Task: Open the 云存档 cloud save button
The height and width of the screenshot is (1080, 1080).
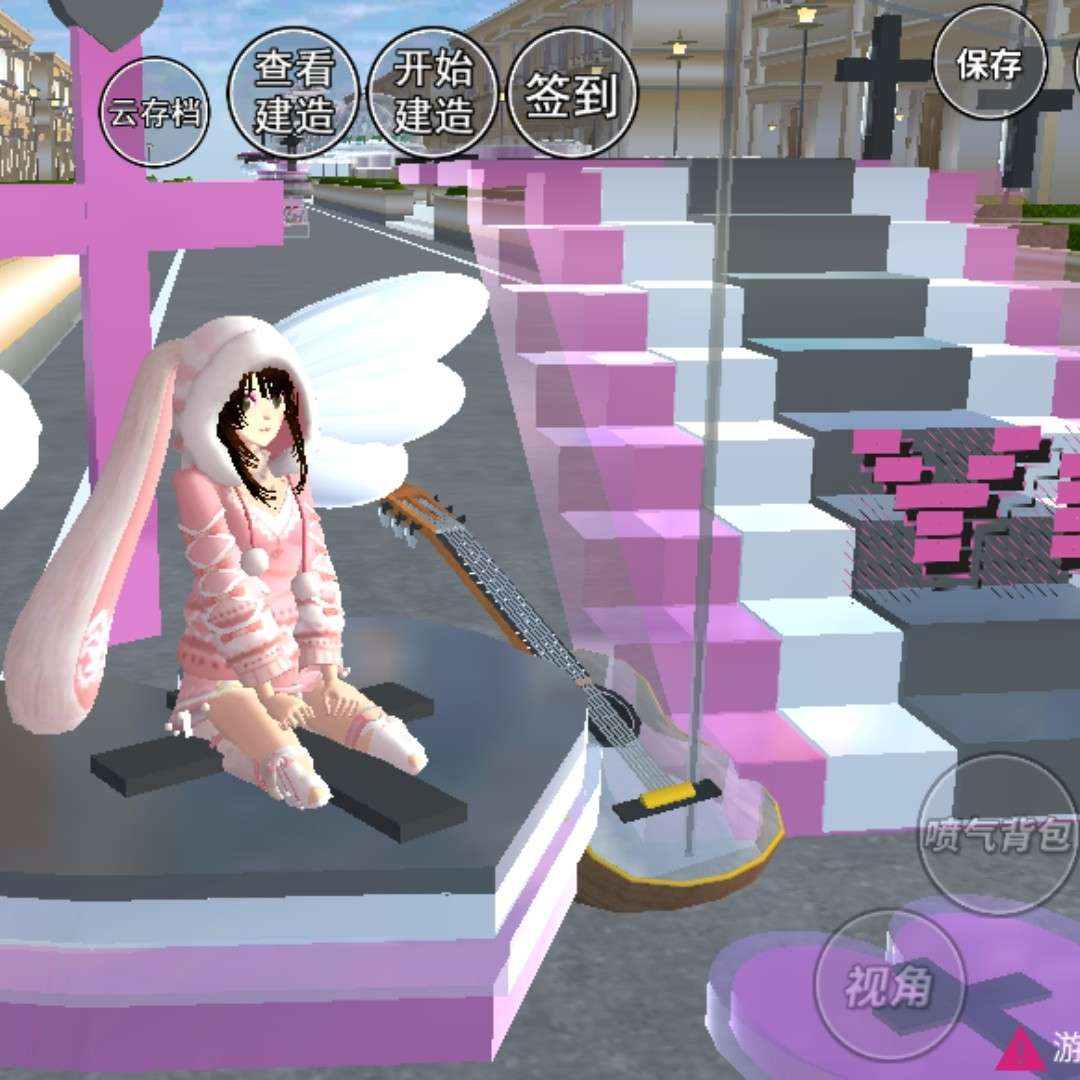Action: [x=154, y=112]
